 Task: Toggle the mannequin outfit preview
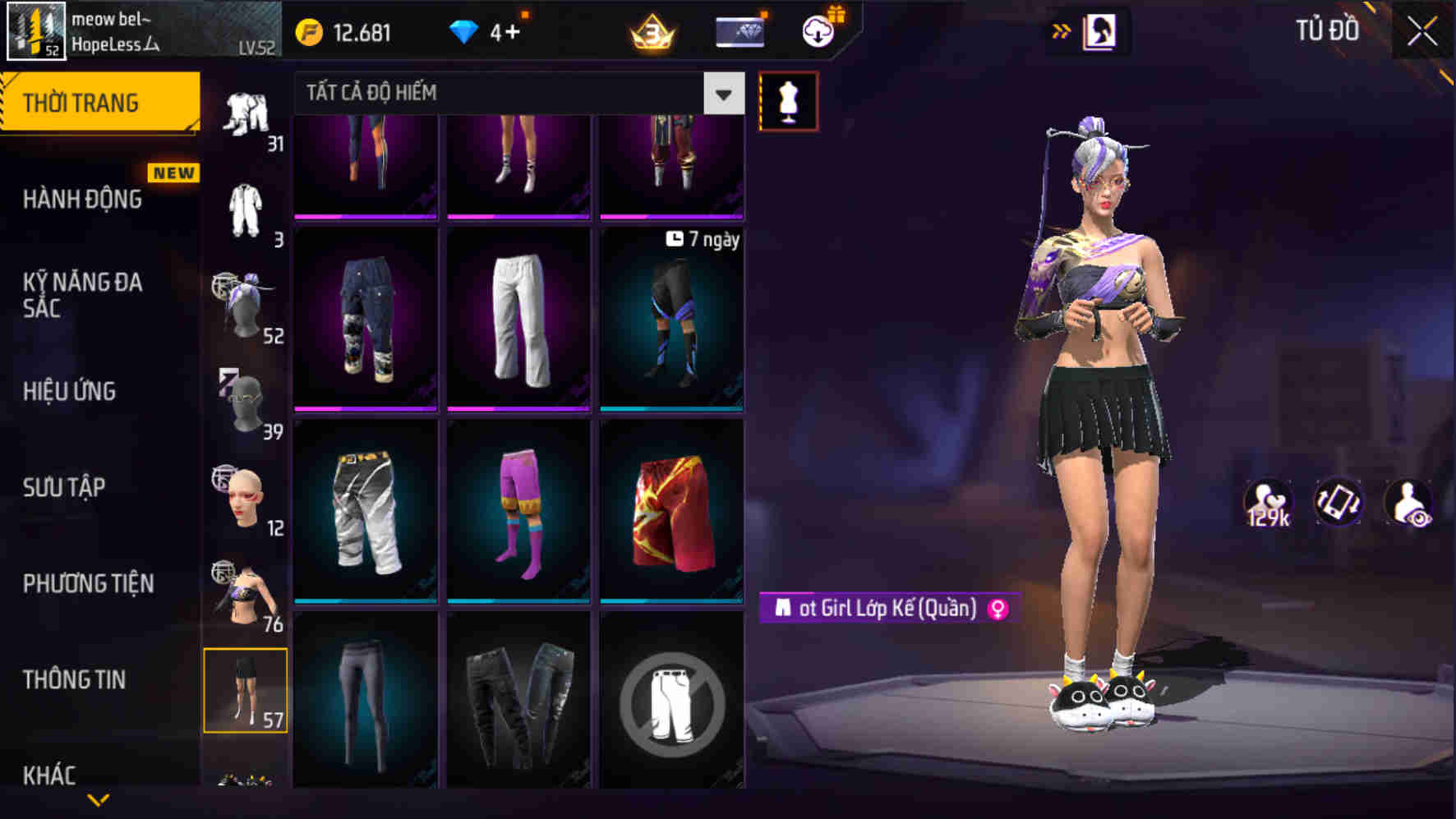click(787, 99)
